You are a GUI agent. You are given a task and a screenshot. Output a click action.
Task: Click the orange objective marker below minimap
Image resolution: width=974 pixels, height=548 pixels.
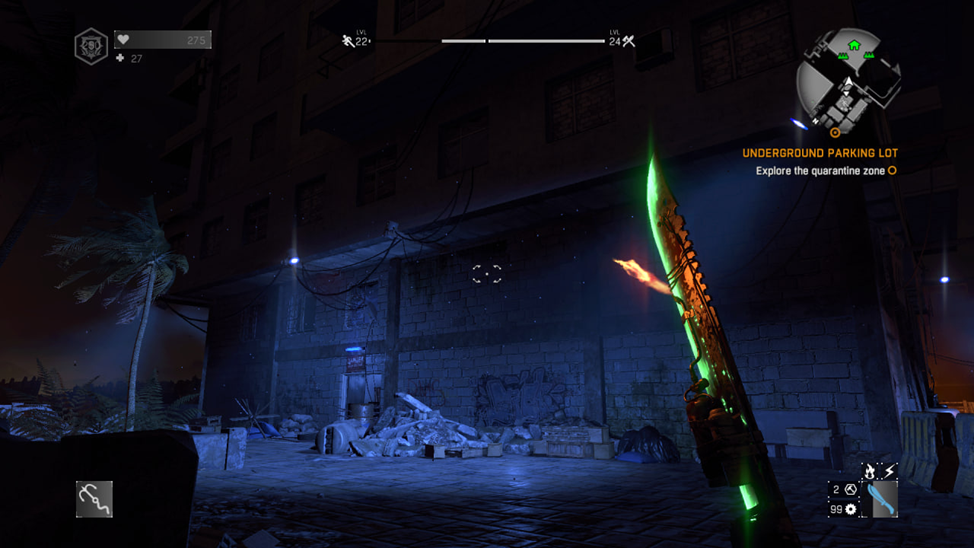coord(835,132)
